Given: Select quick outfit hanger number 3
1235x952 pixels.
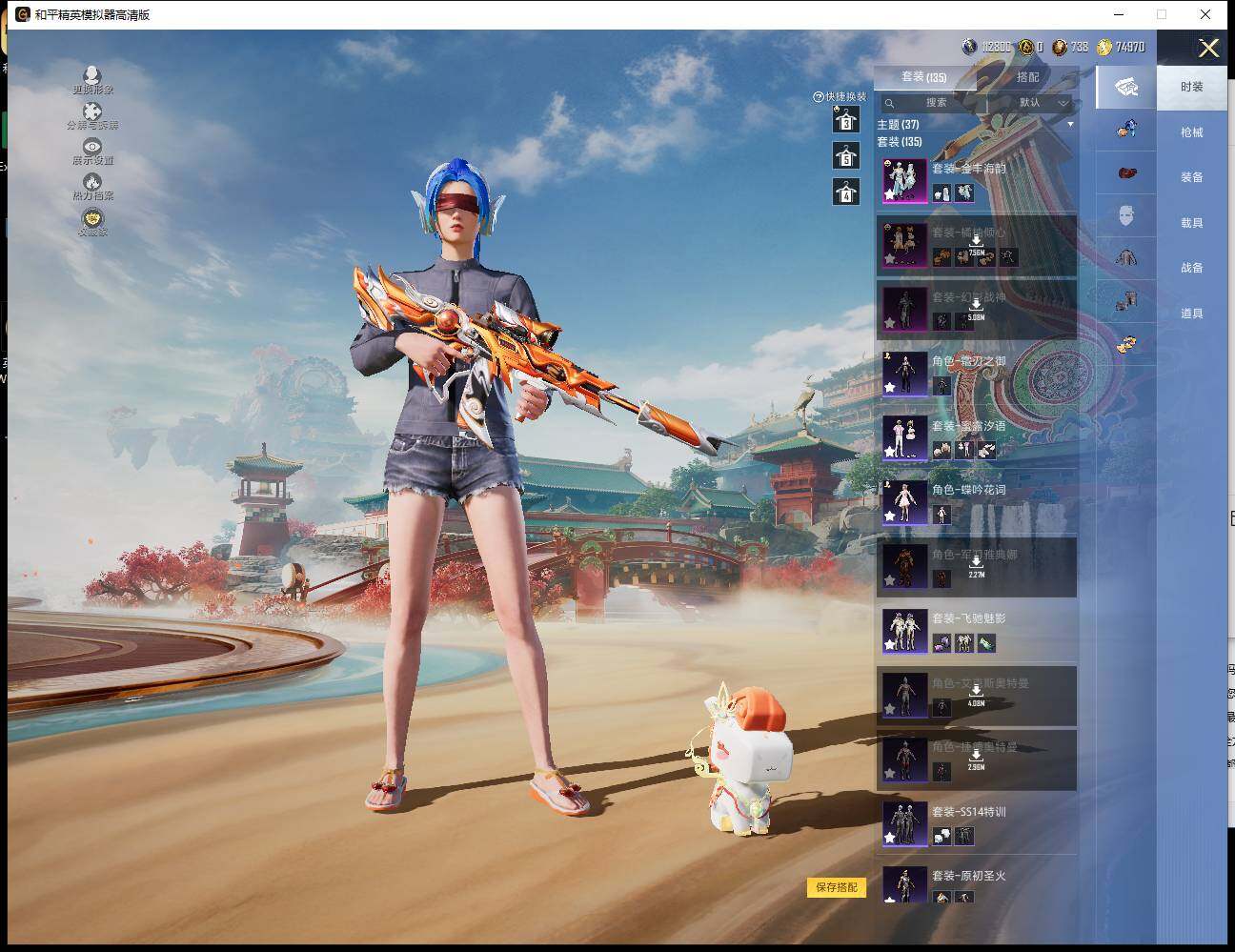Looking at the screenshot, I should 846,120.
